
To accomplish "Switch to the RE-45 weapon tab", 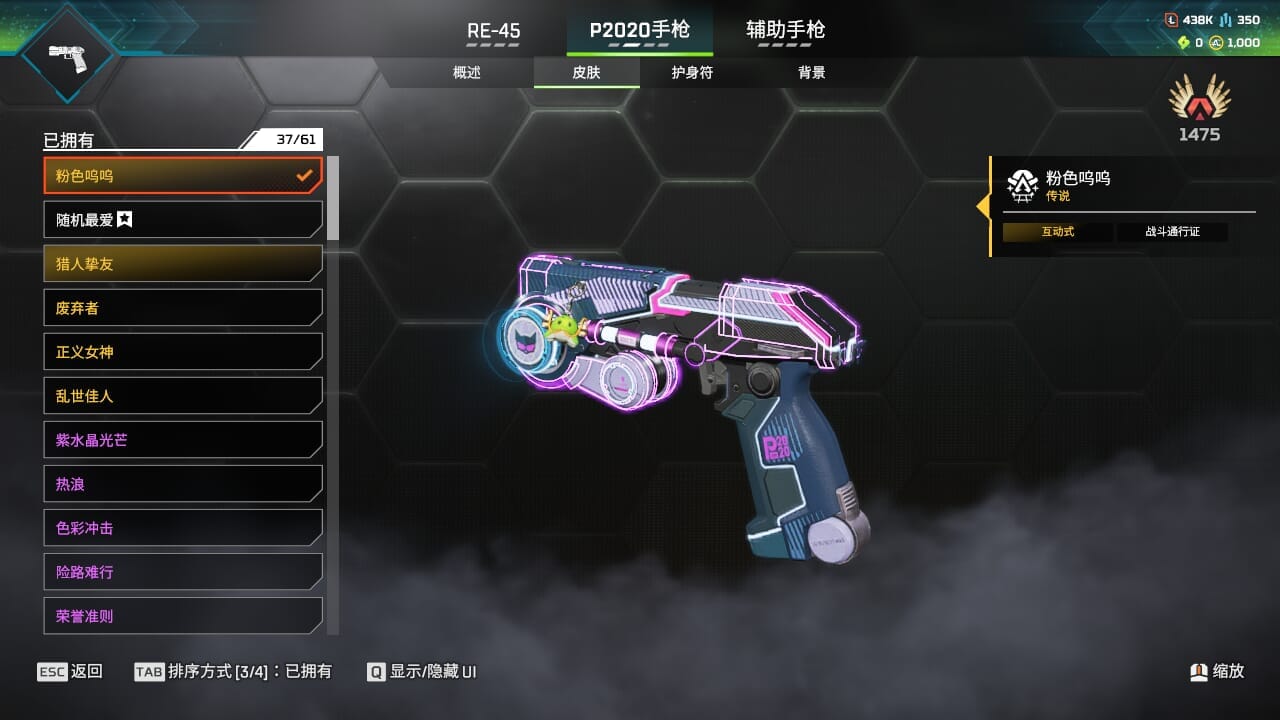I will coord(494,31).
